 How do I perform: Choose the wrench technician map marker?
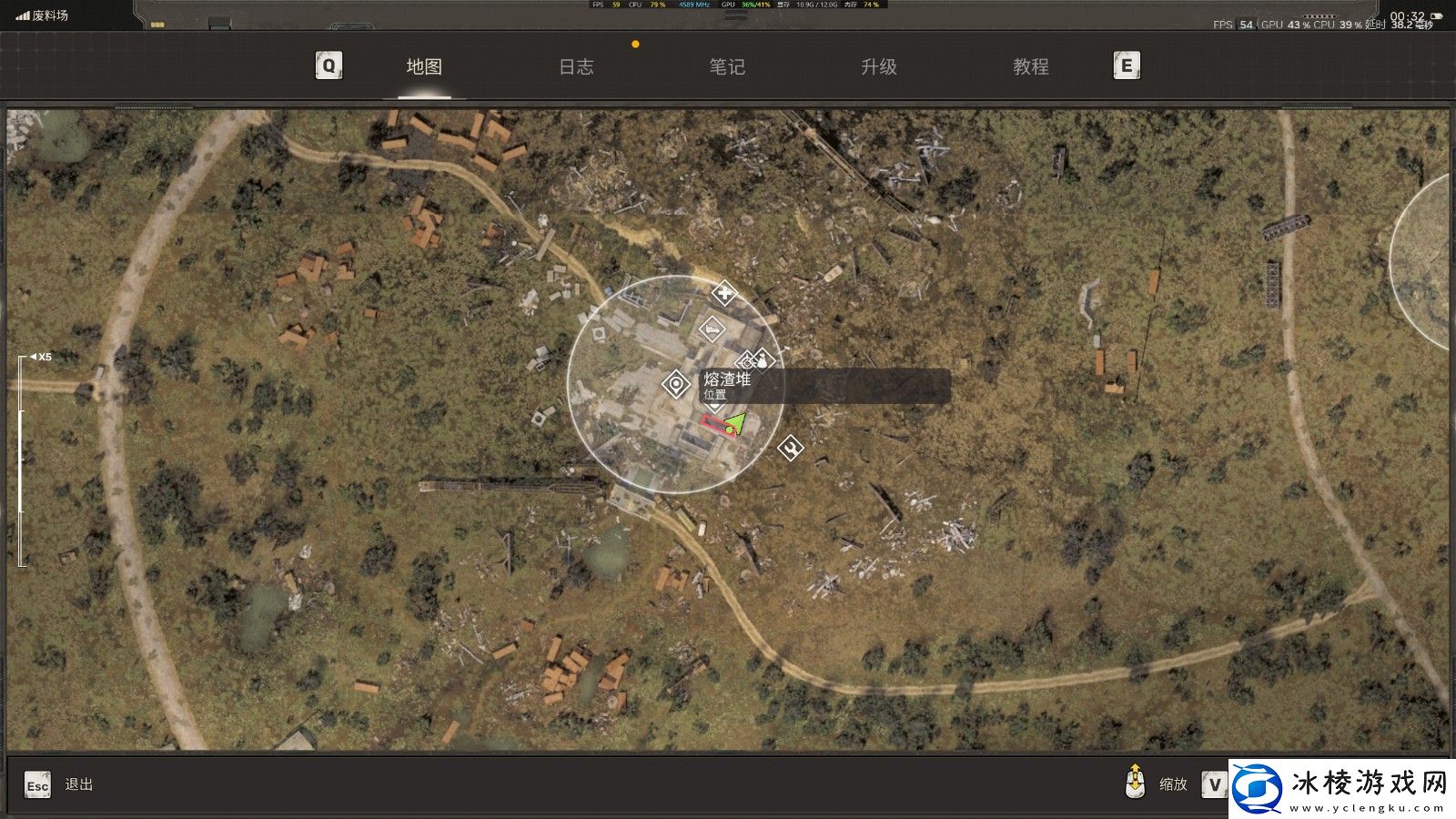tap(791, 447)
